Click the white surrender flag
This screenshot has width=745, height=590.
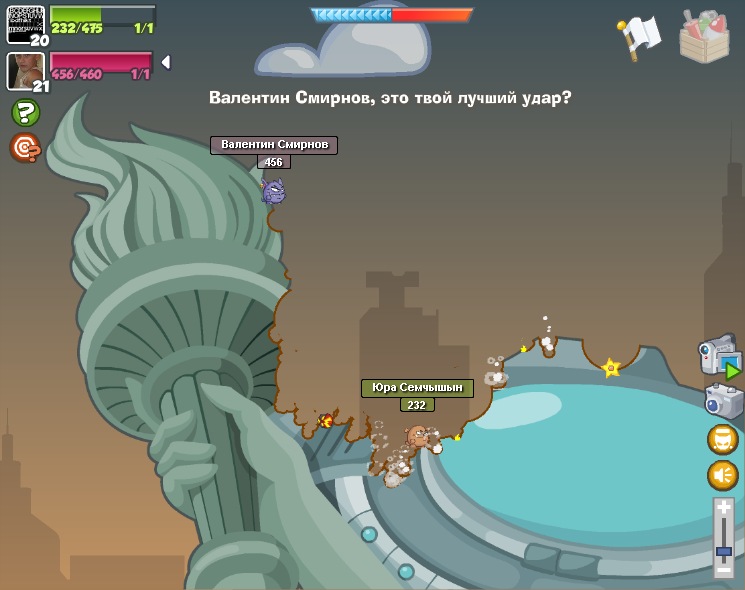(639, 37)
